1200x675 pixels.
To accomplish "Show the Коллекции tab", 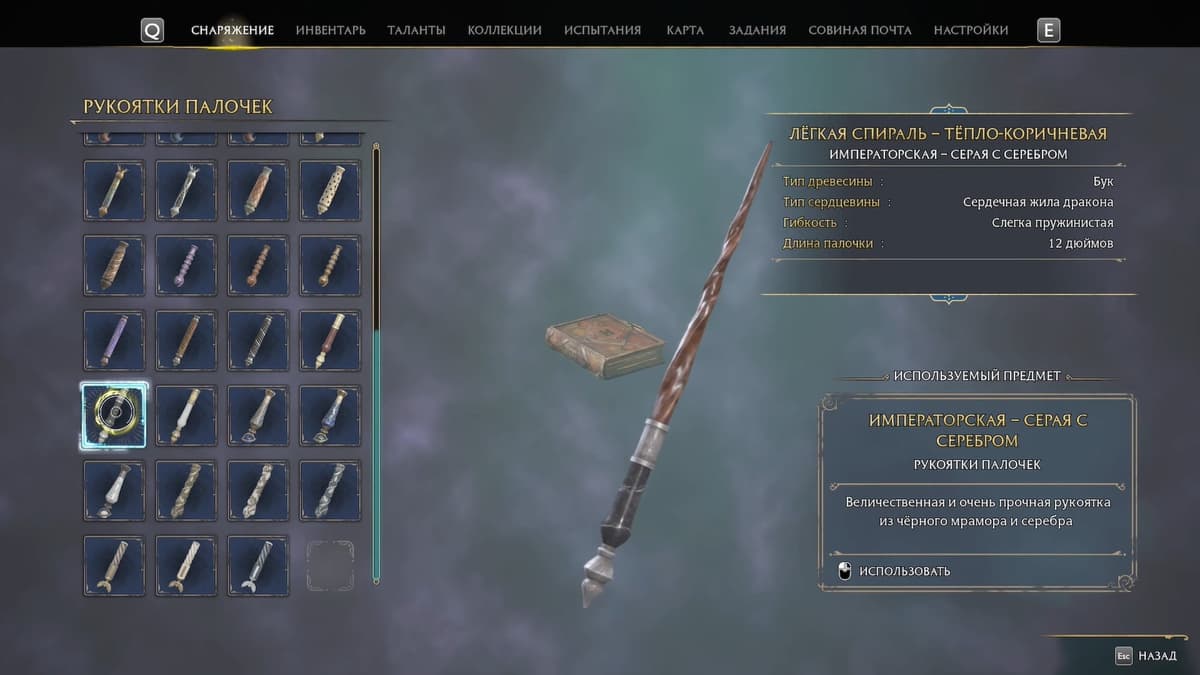I will click(504, 30).
